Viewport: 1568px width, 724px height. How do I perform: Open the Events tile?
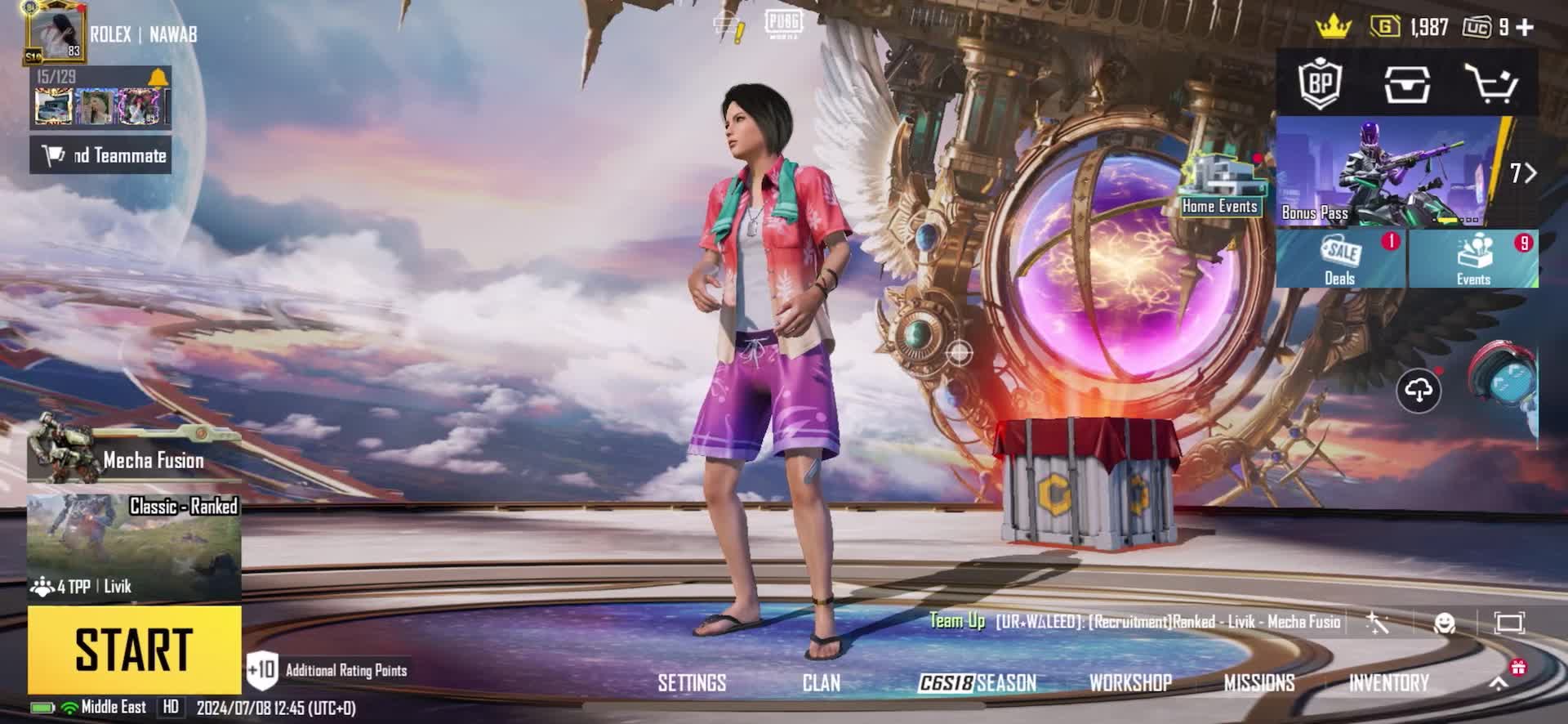(x=1473, y=259)
